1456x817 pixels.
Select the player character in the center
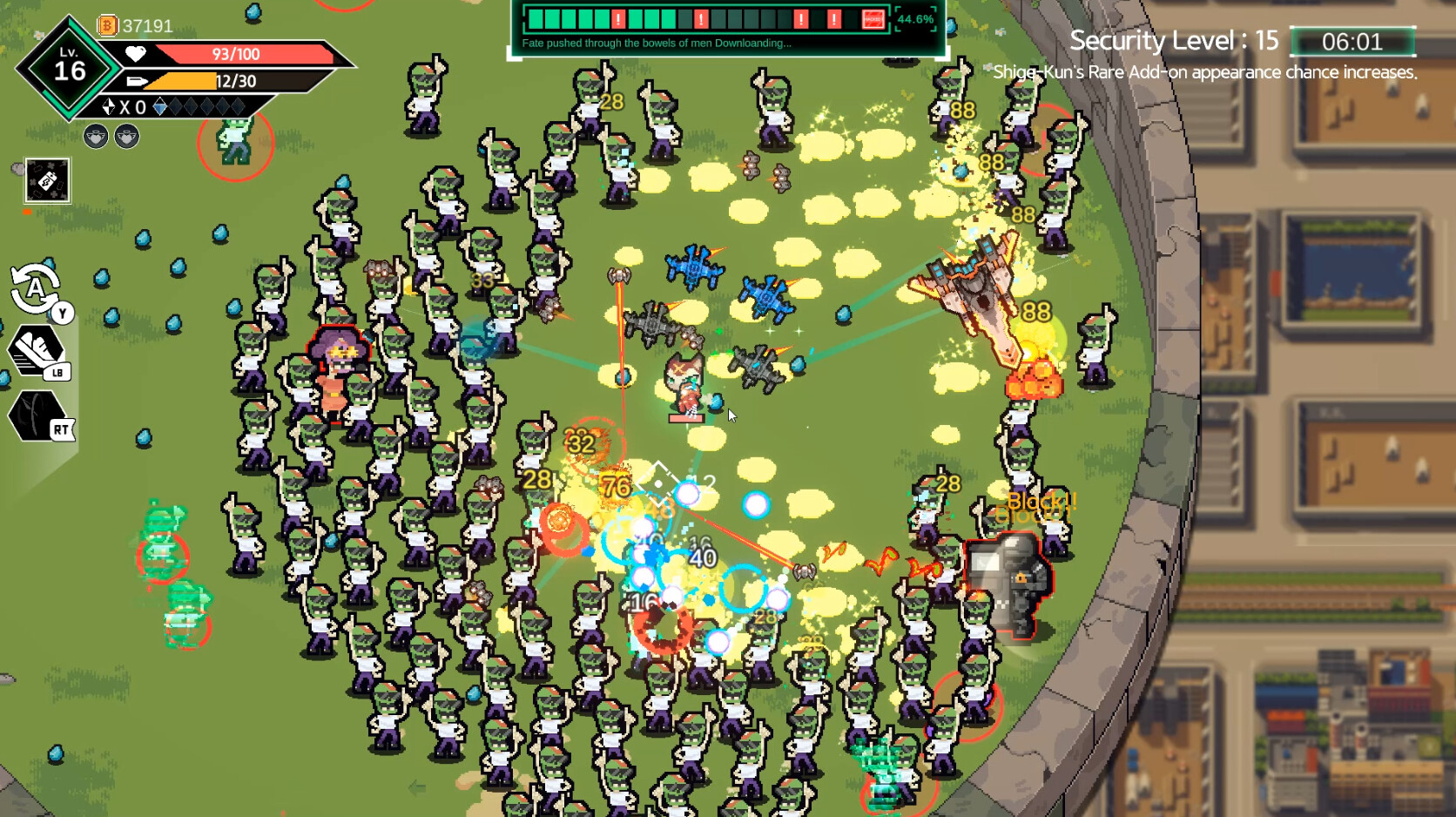(x=684, y=384)
